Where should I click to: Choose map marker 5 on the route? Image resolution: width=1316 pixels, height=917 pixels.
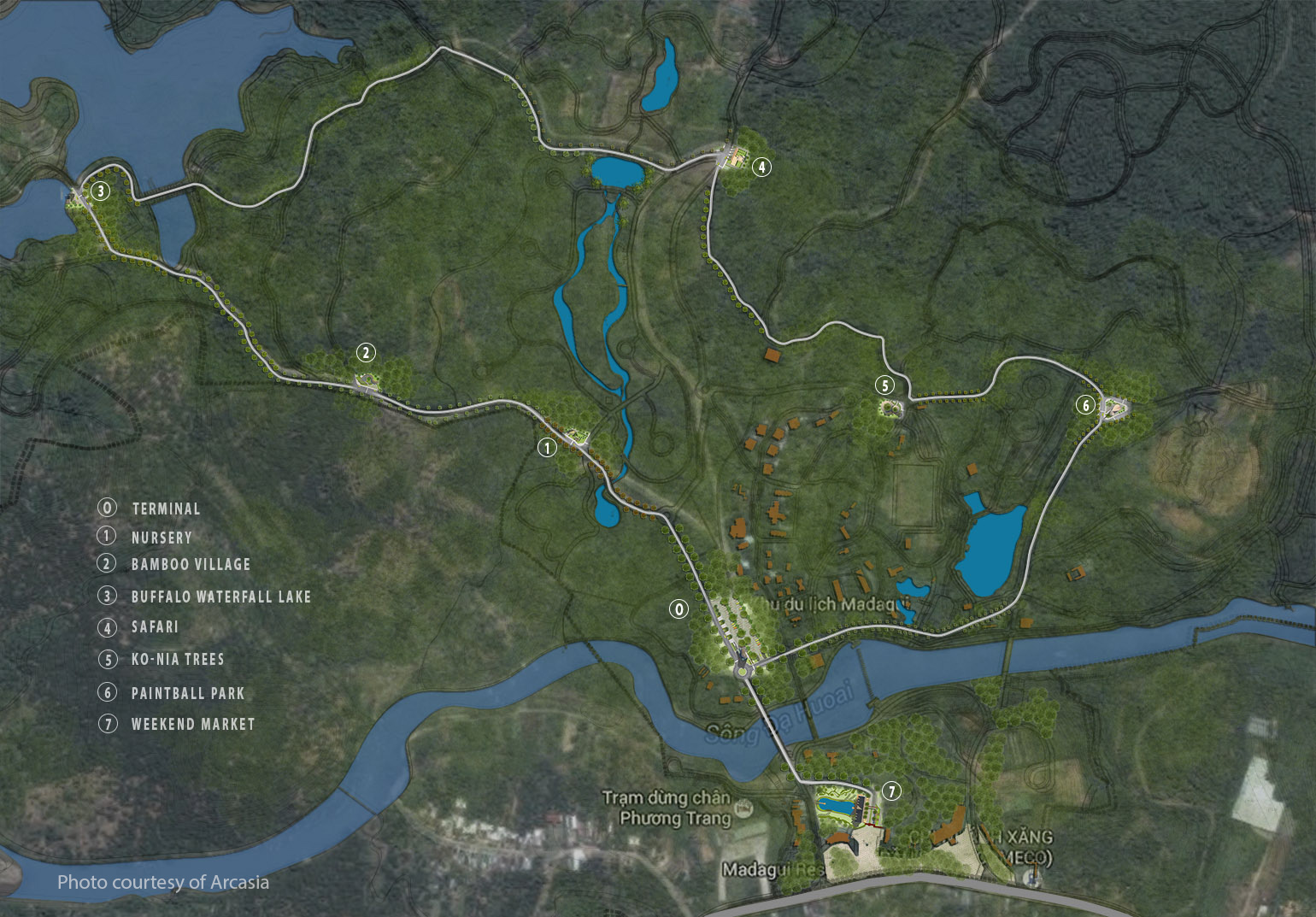[x=885, y=385]
